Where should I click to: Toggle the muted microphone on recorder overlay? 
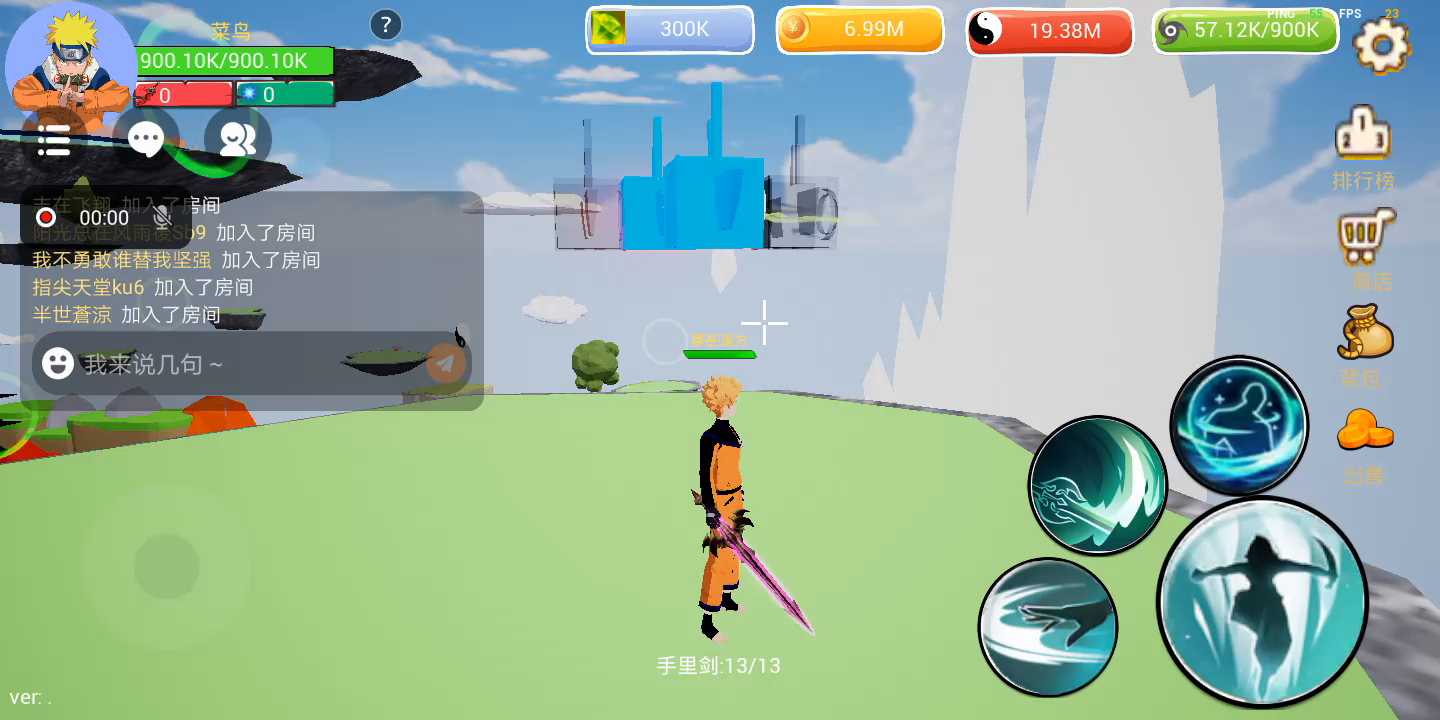pyautogui.click(x=161, y=217)
